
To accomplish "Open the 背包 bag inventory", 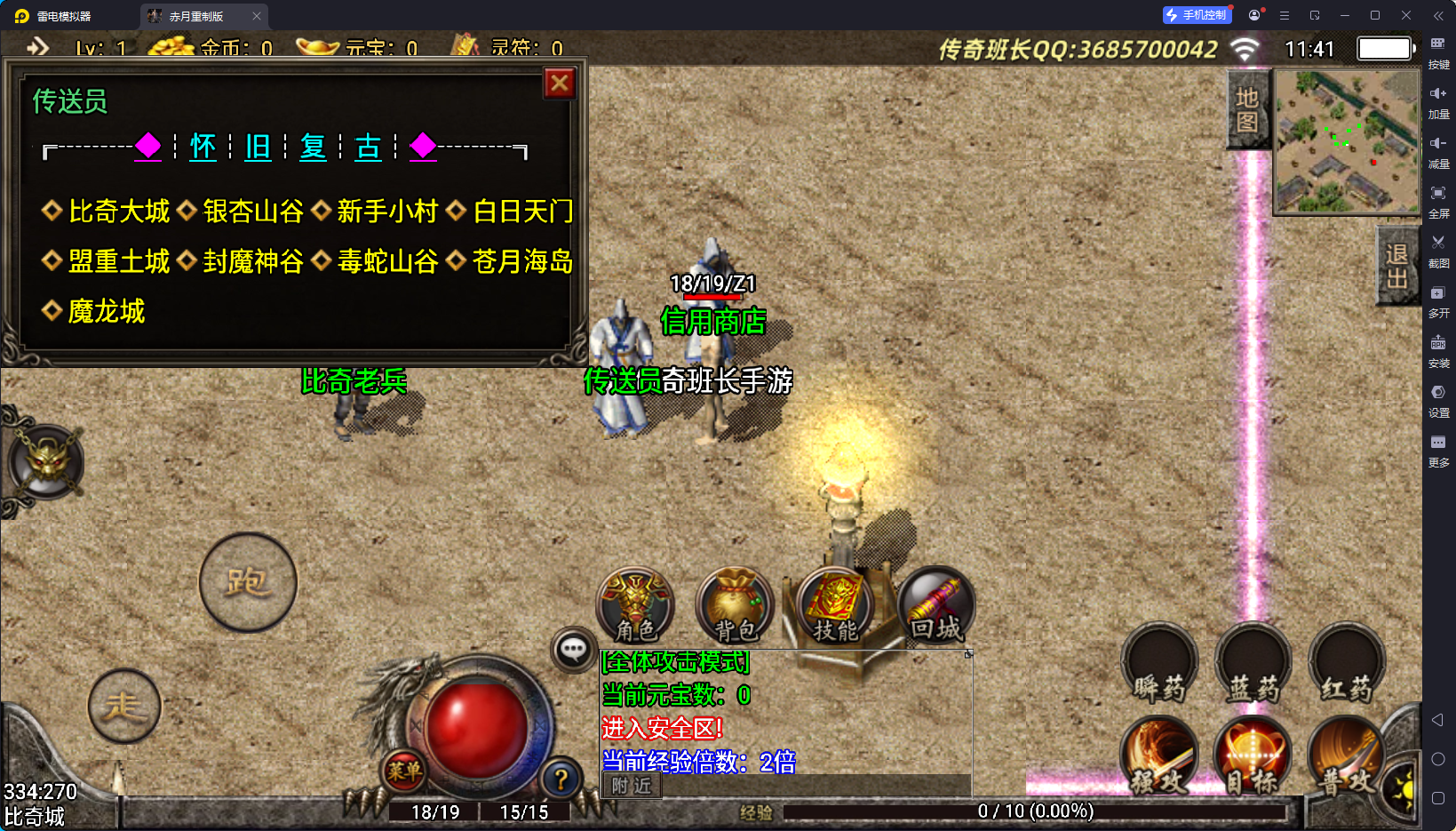I will click(736, 605).
